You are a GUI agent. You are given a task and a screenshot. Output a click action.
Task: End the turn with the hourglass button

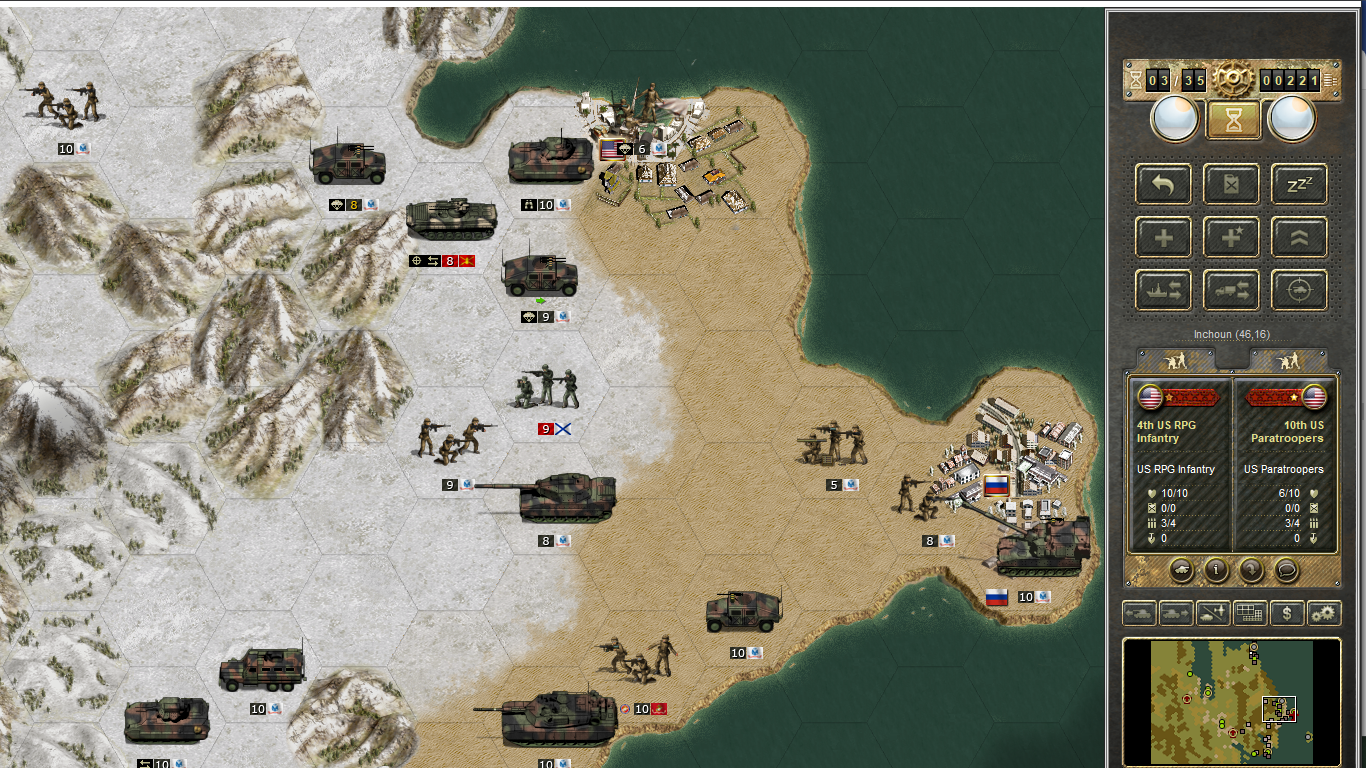[x=1233, y=120]
